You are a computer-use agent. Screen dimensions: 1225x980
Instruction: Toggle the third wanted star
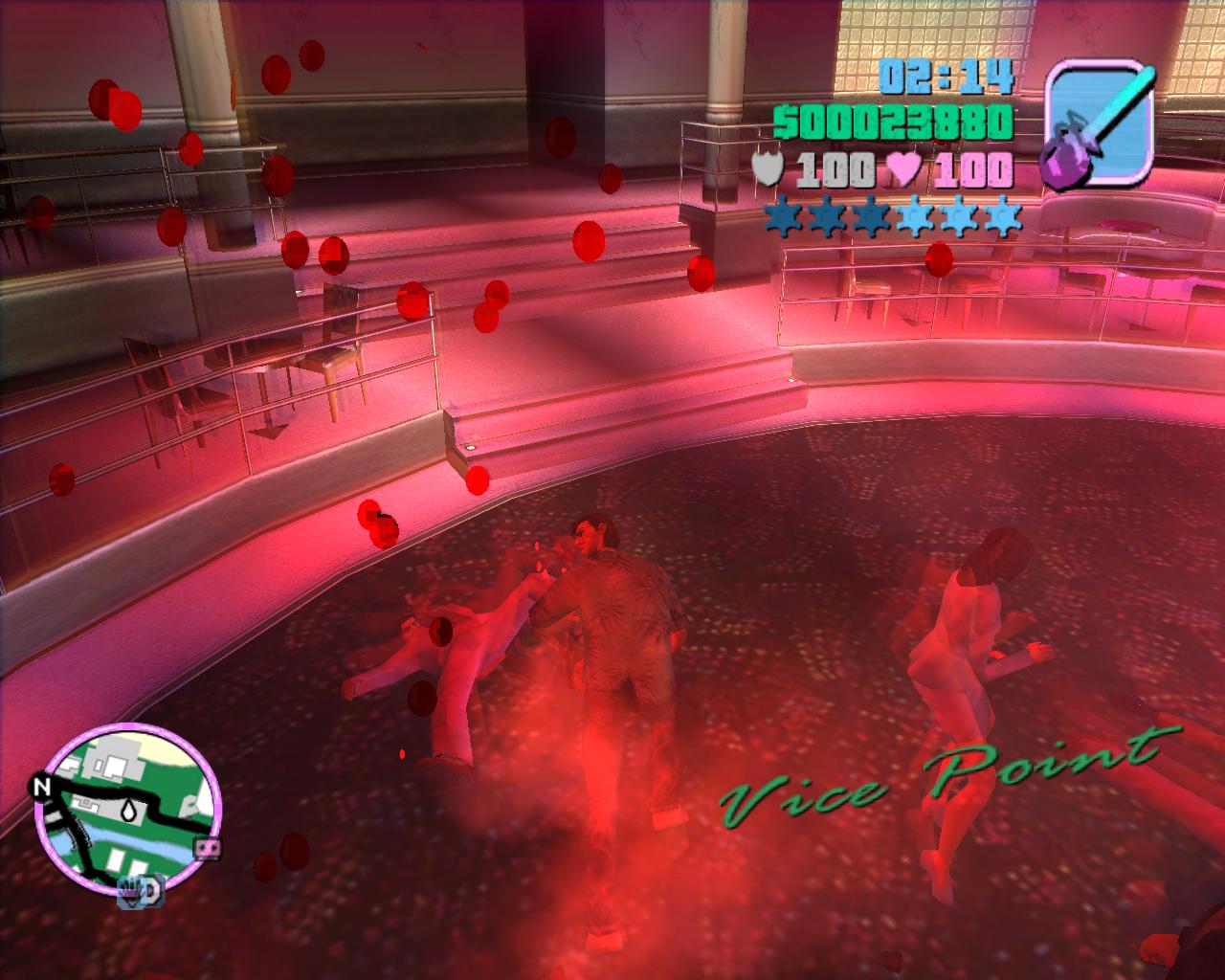tap(870, 214)
